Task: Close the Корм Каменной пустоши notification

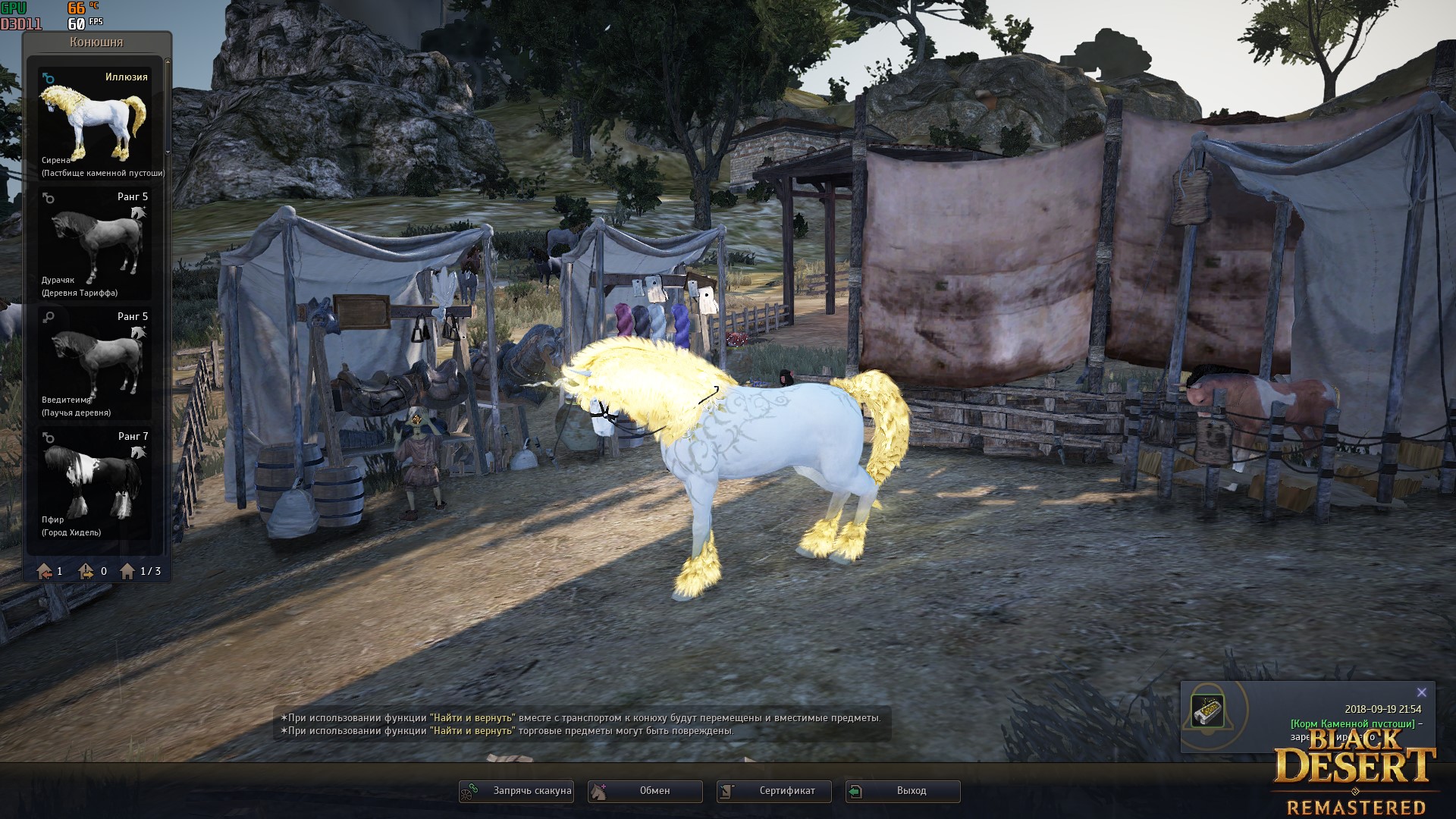Action: click(1422, 692)
